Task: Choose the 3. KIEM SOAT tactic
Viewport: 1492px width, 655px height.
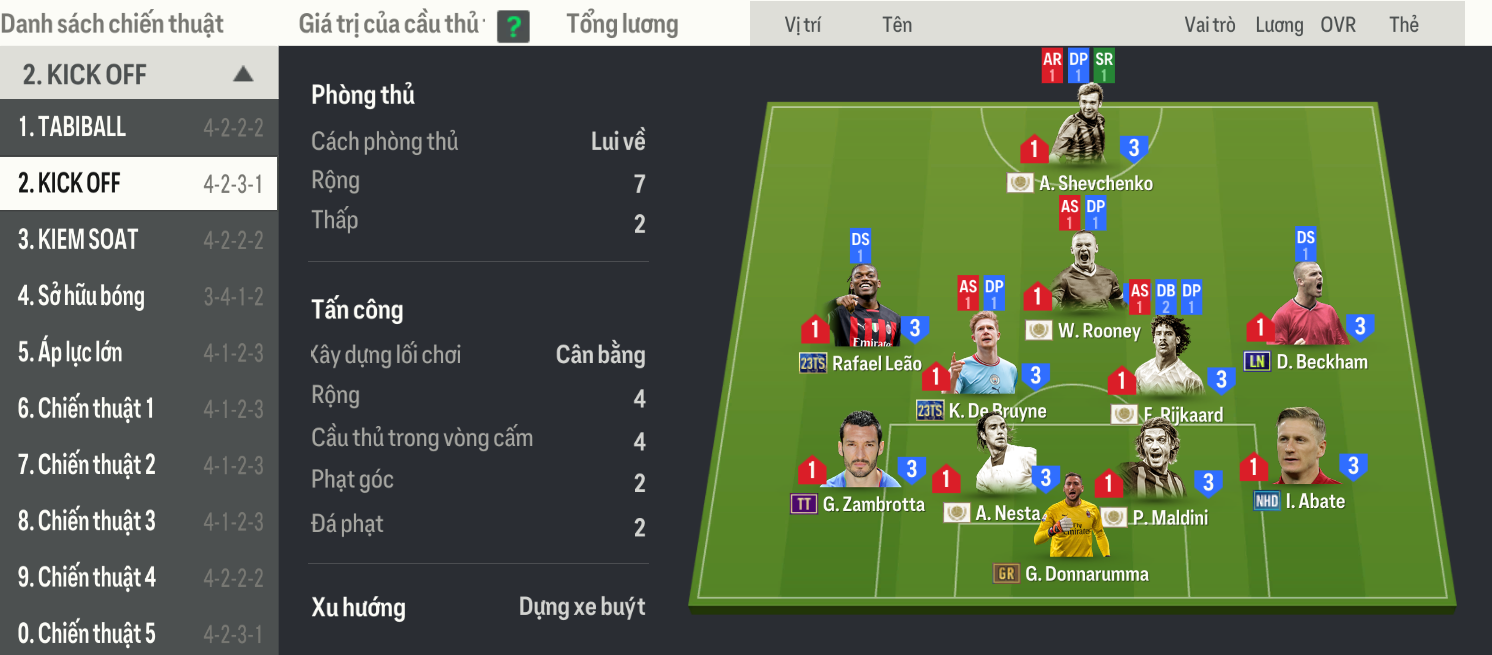Action: [x=138, y=240]
